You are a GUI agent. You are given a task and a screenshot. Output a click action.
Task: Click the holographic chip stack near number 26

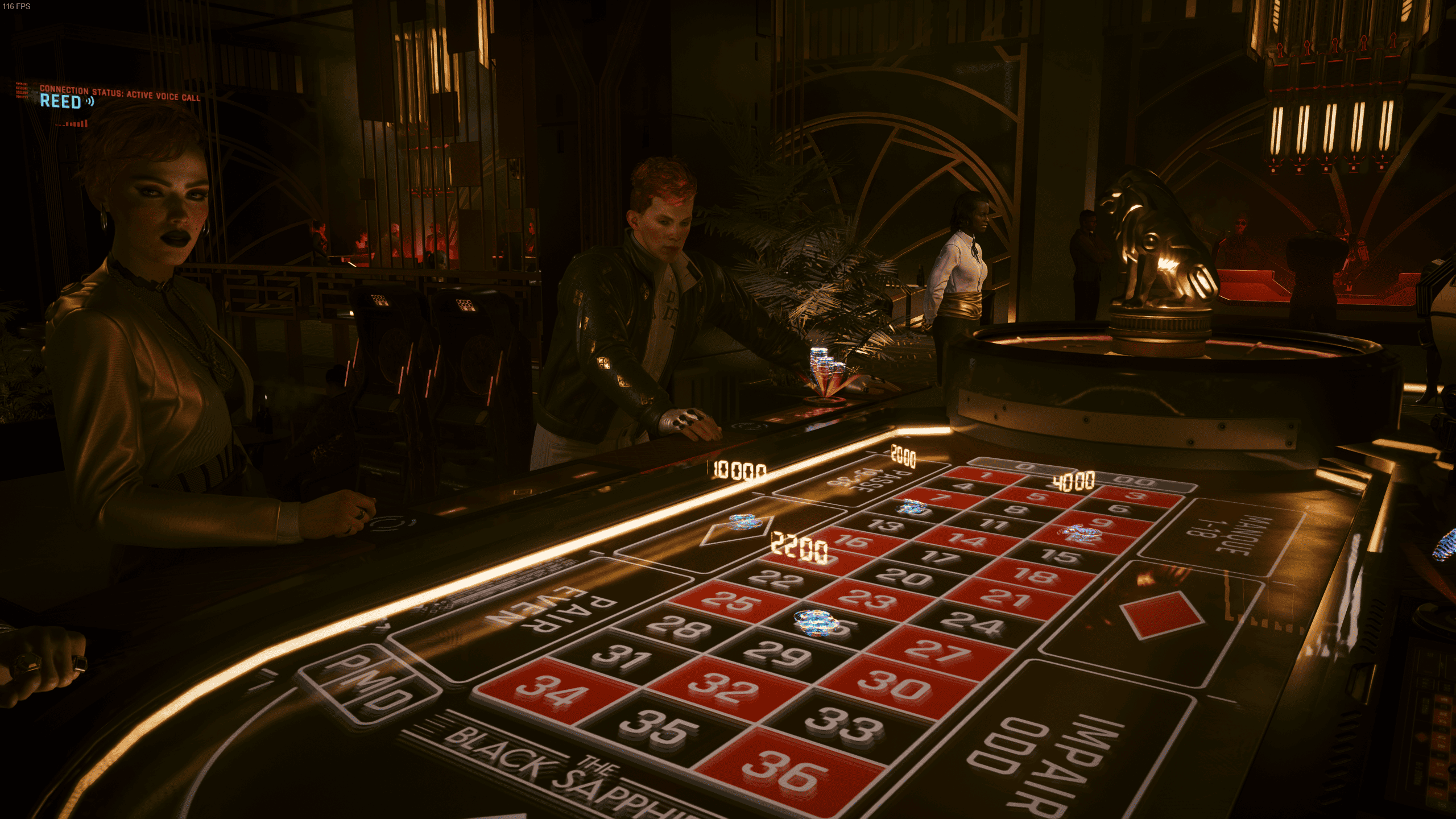[x=816, y=623]
